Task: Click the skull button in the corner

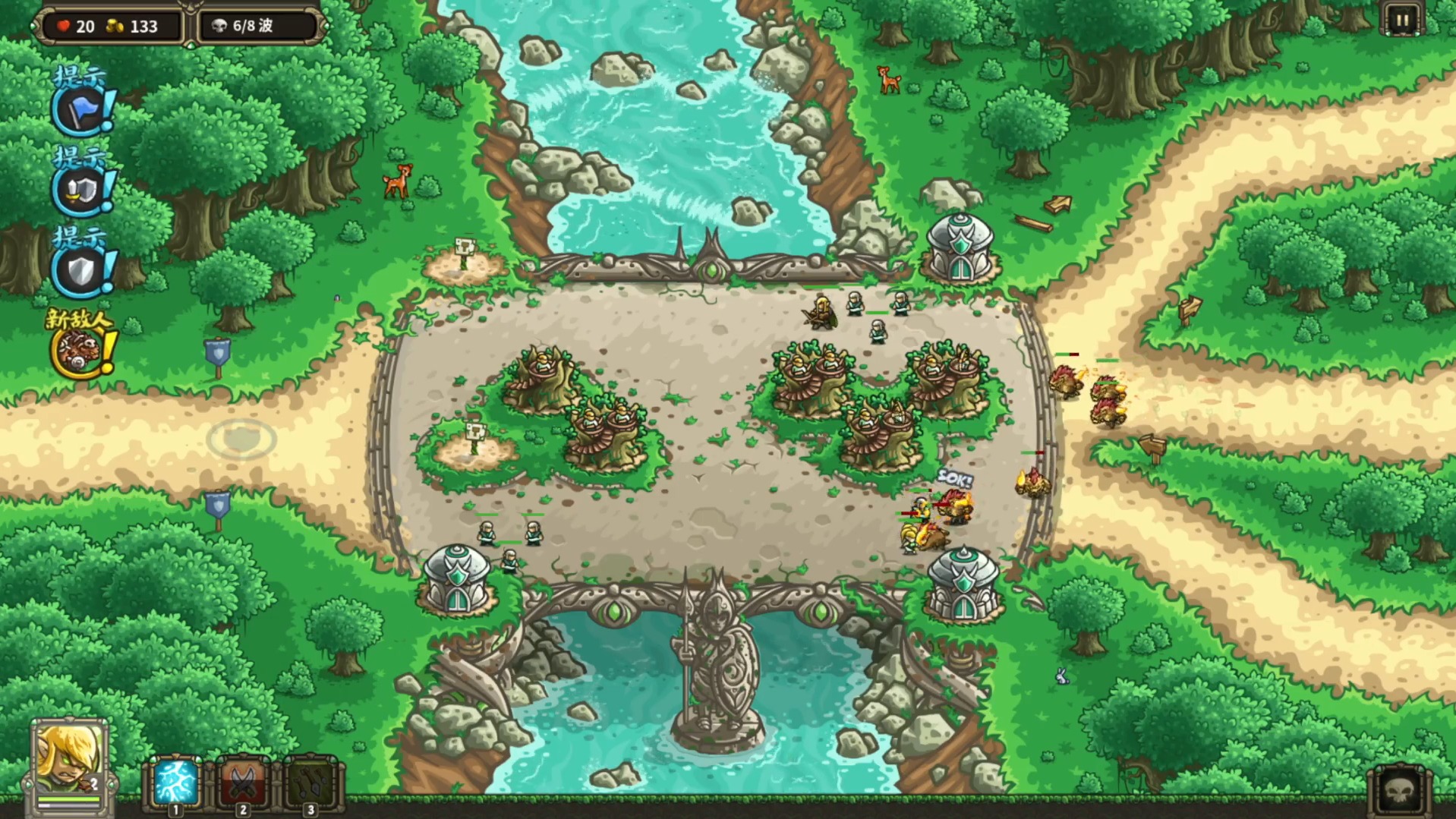Action: [1400, 791]
